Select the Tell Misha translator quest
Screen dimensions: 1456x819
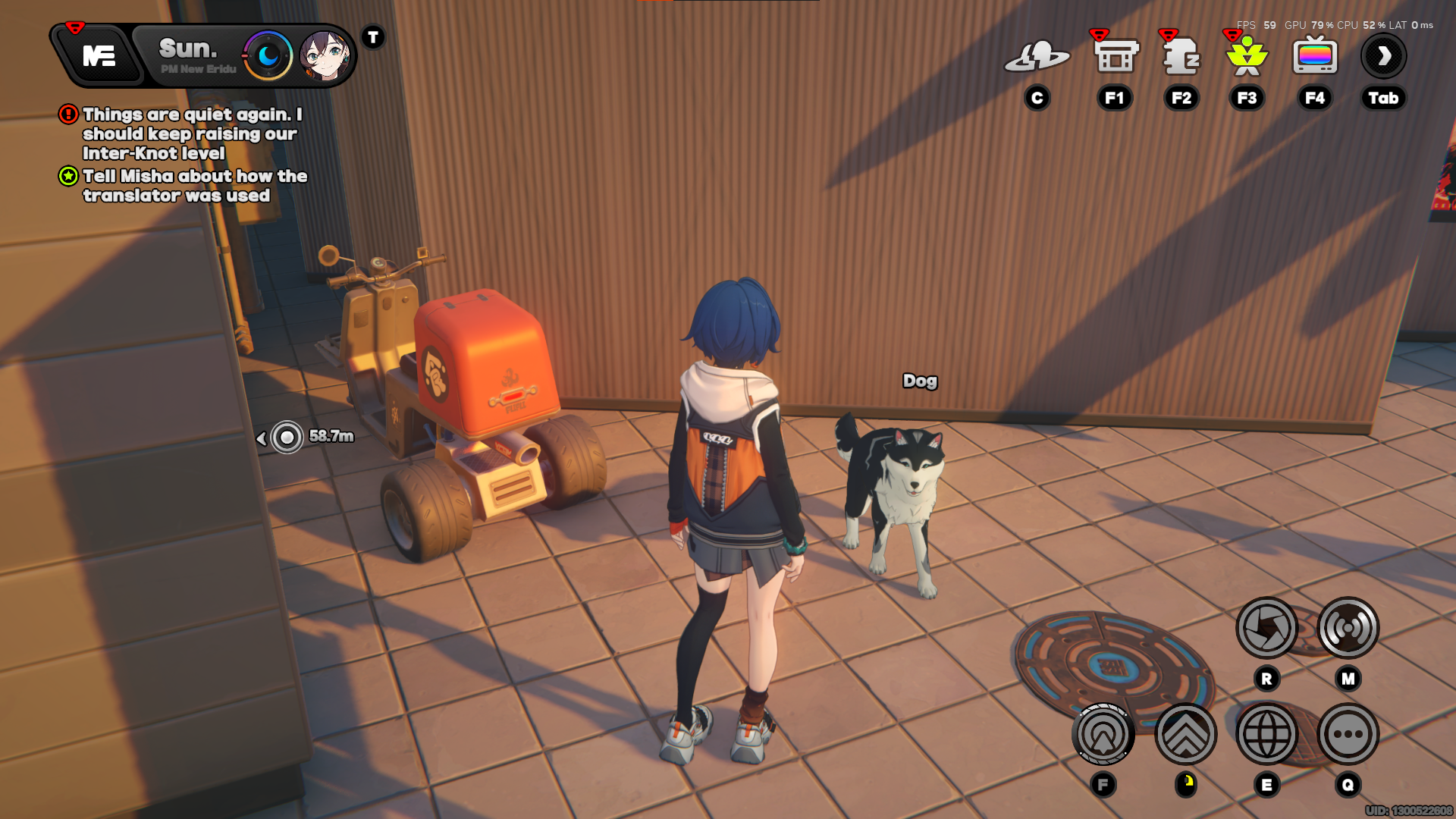pos(194,186)
